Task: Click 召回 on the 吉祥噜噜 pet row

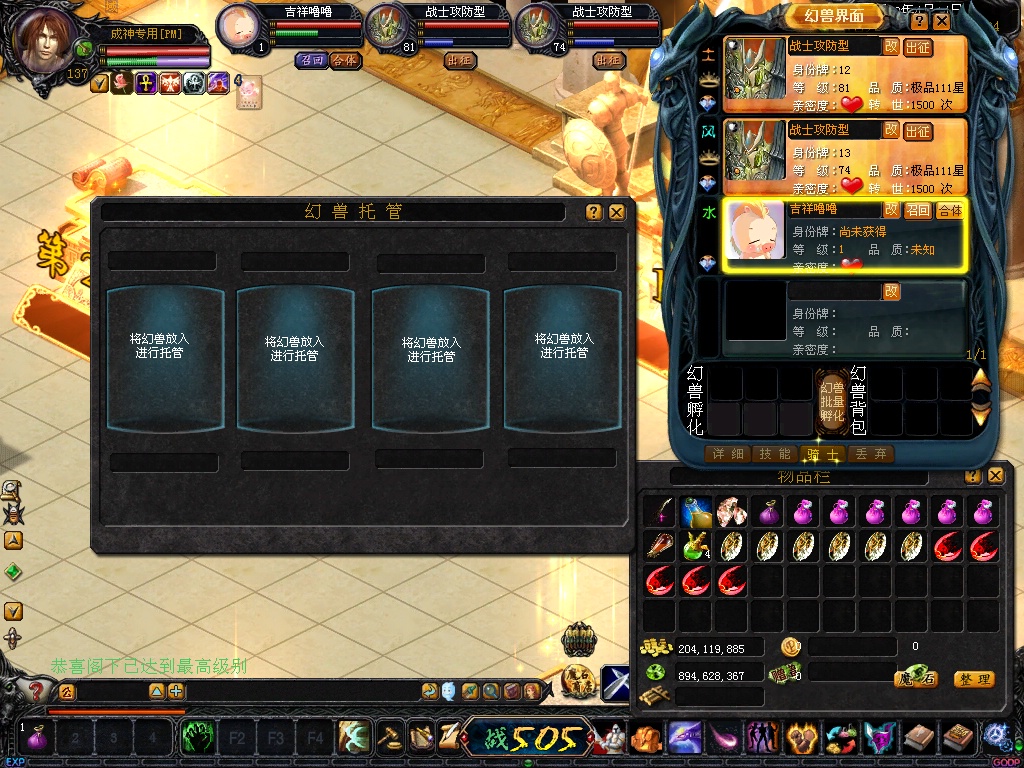Action: click(918, 210)
